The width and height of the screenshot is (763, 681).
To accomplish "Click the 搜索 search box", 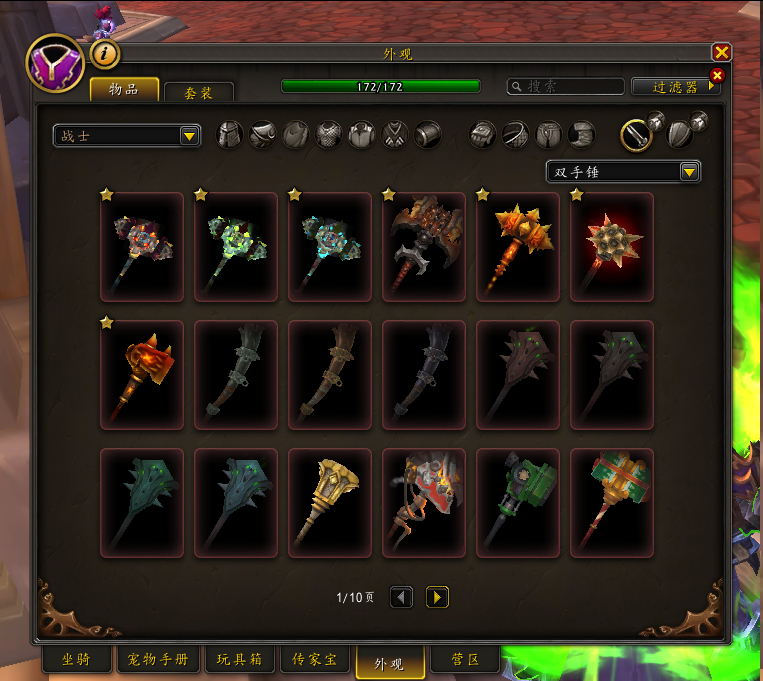I will click(565, 87).
